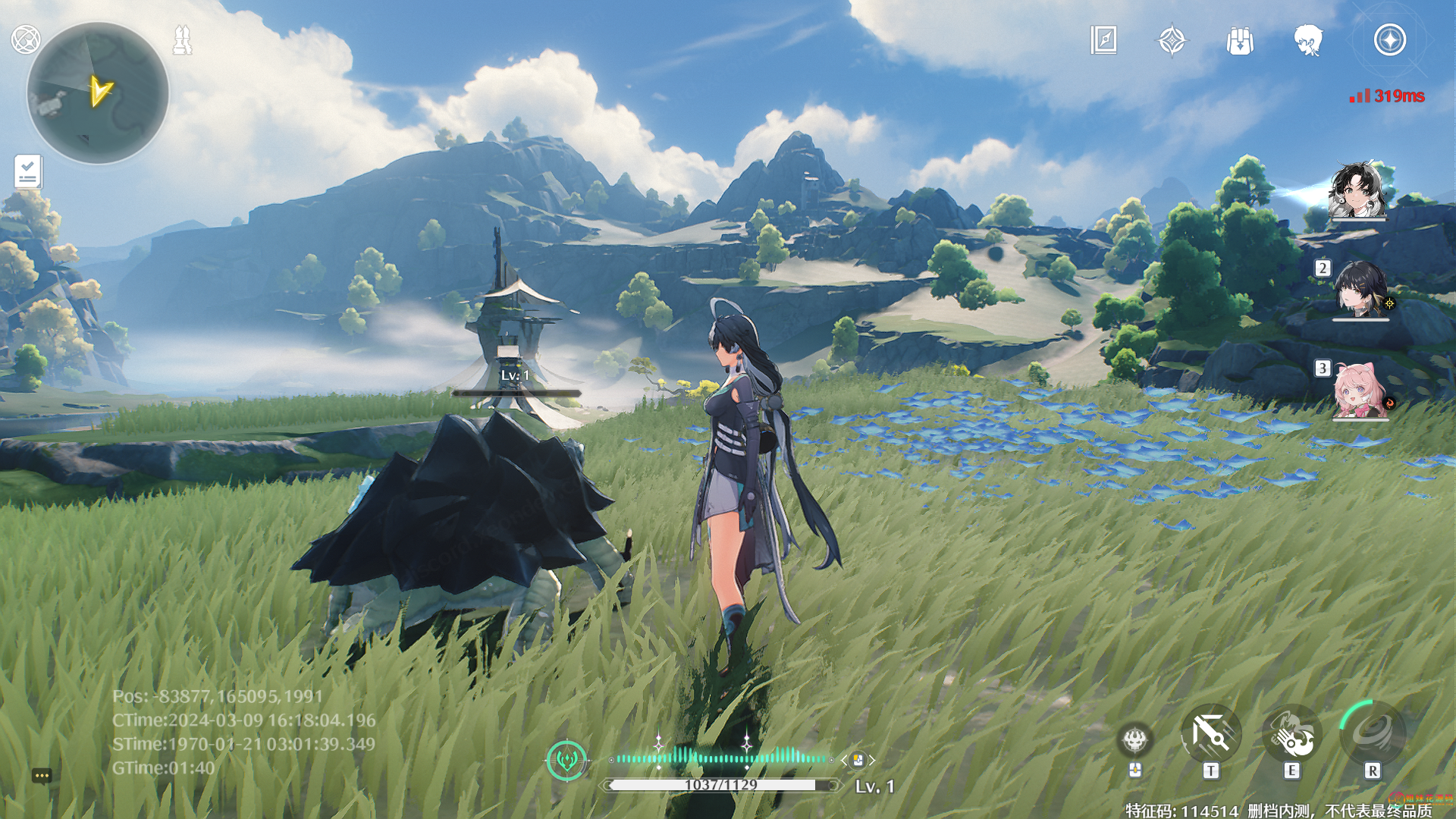Switch to pink-haired party member 3

tap(1360, 390)
